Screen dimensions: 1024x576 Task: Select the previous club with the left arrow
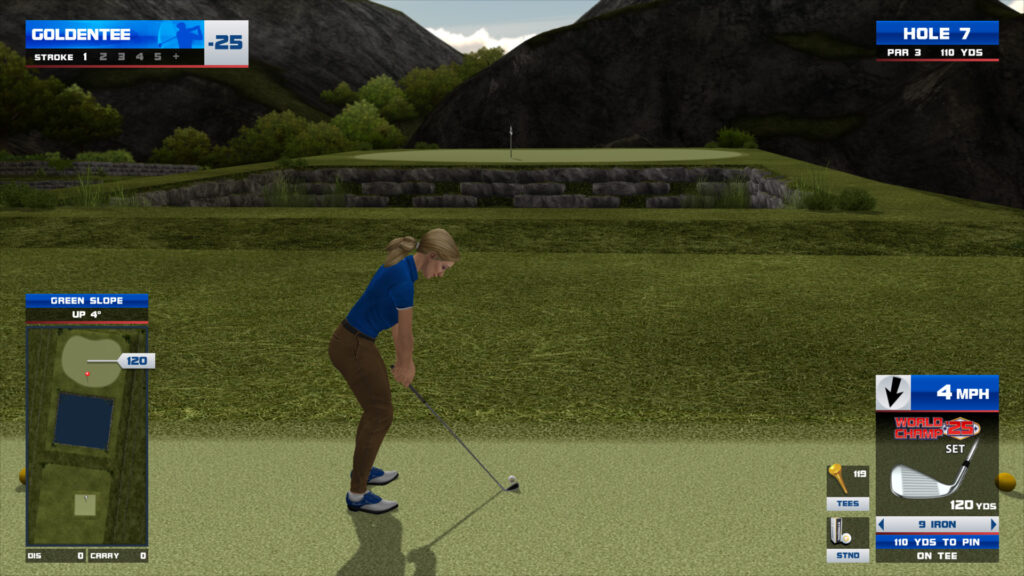(x=881, y=524)
